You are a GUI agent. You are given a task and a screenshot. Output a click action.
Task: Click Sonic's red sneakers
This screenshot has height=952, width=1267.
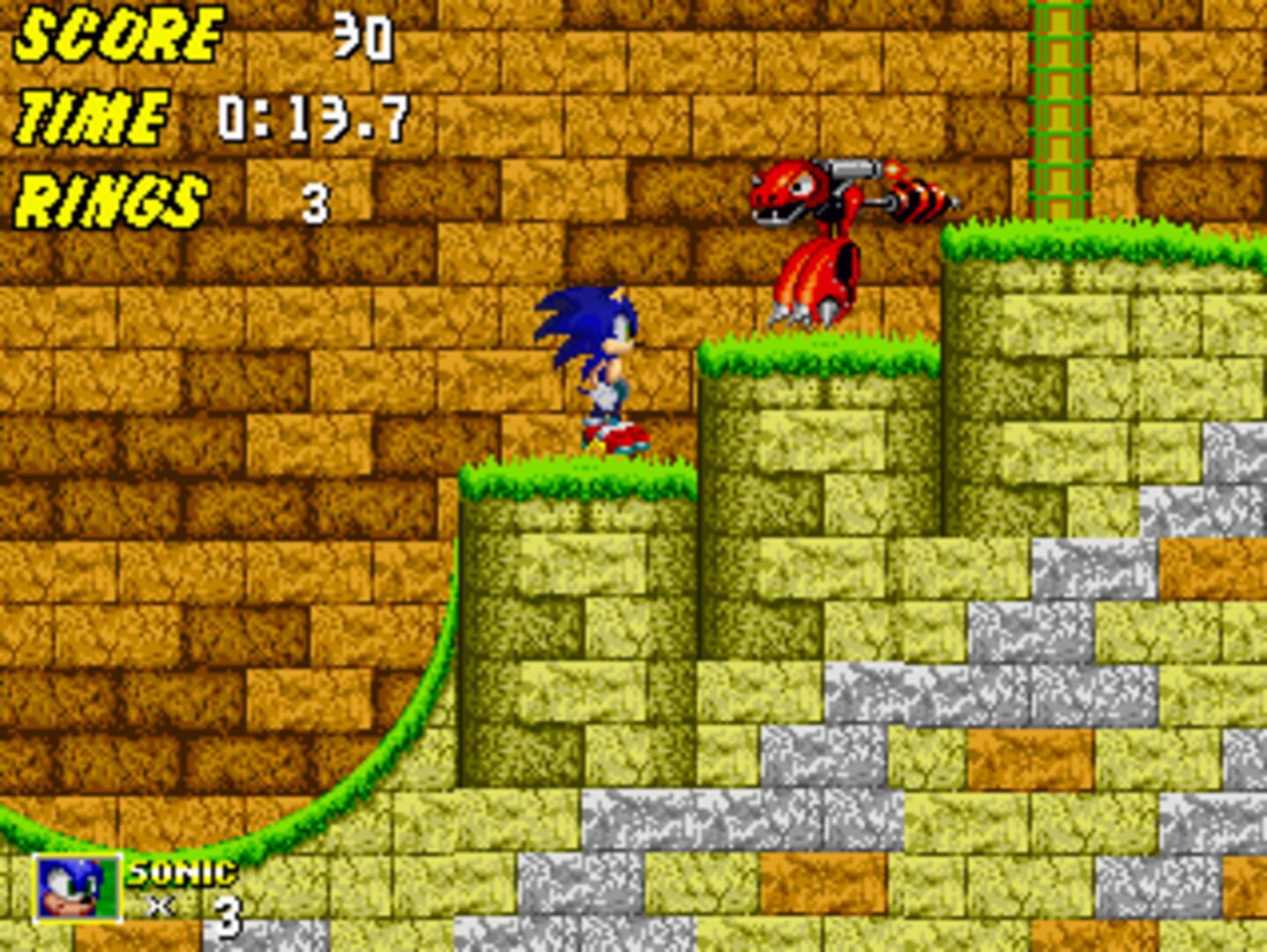pos(615,438)
